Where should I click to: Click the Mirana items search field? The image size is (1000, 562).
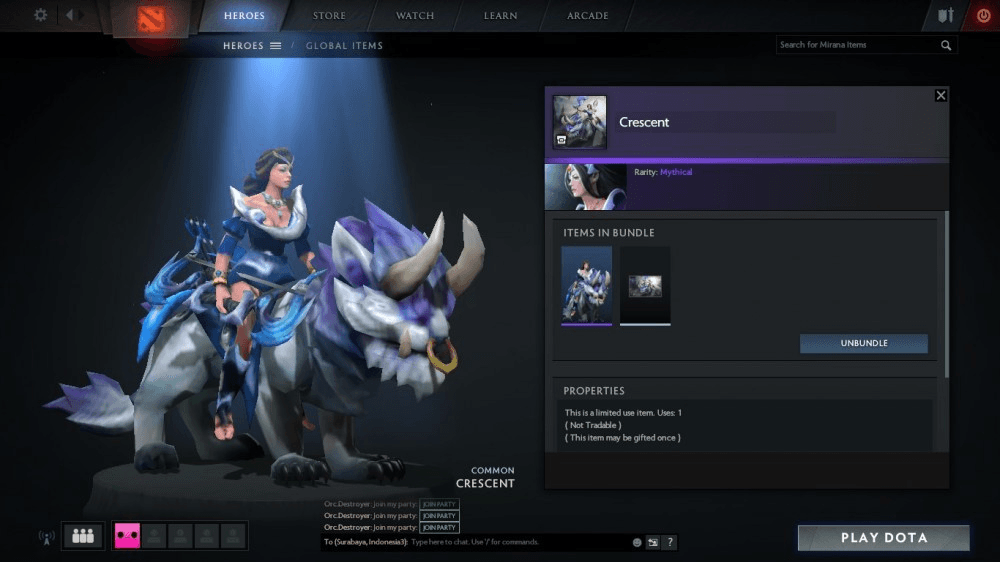(858, 45)
